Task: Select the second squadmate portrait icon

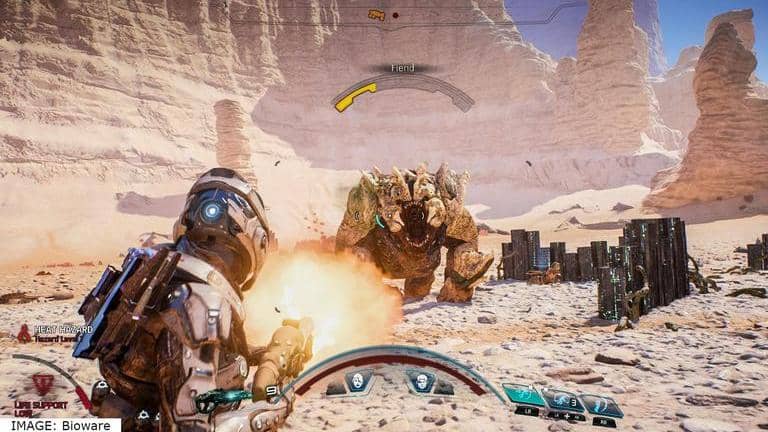Action: click(422, 383)
